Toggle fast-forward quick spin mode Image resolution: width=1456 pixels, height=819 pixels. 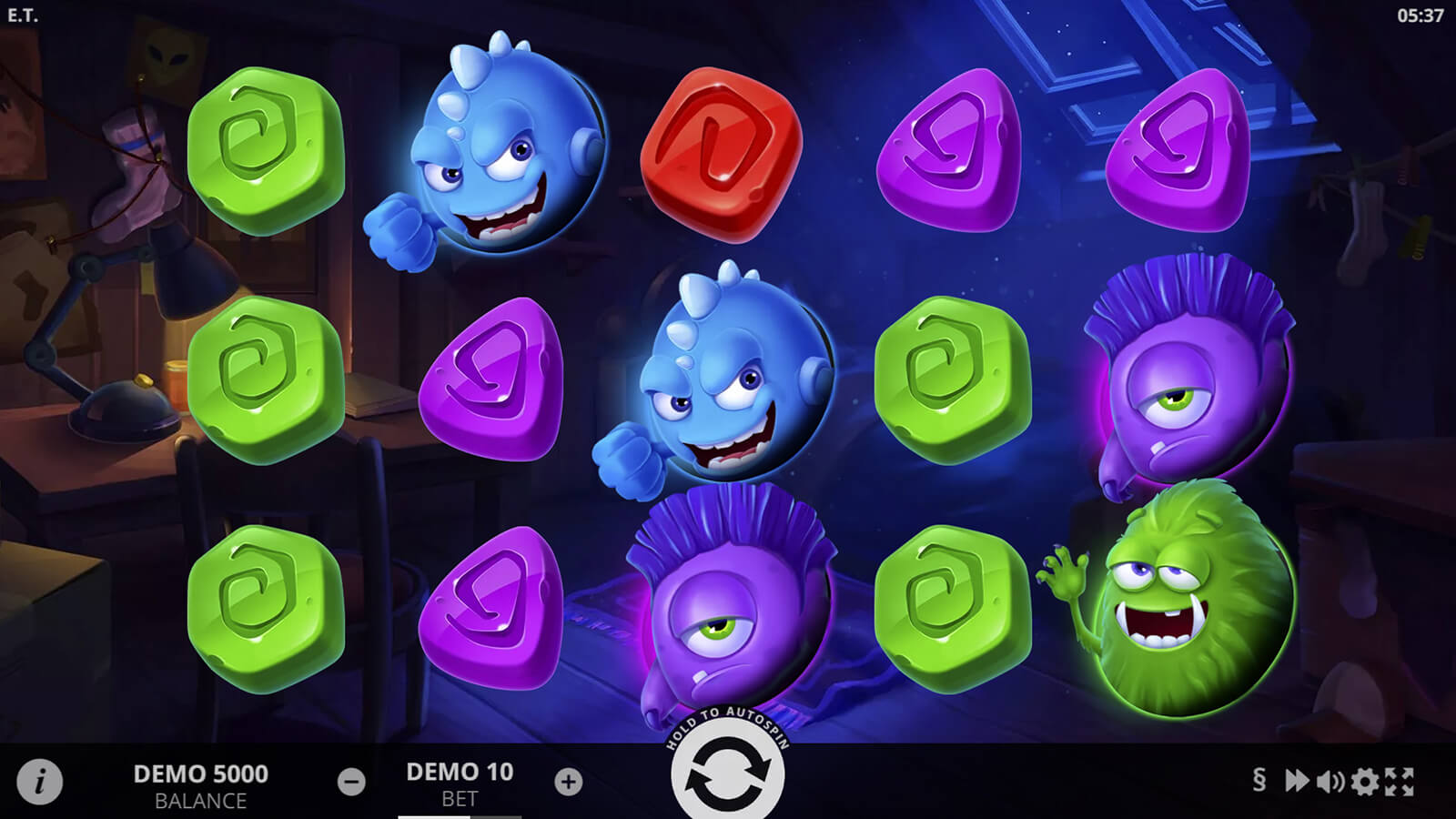[x=1296, y=781]
